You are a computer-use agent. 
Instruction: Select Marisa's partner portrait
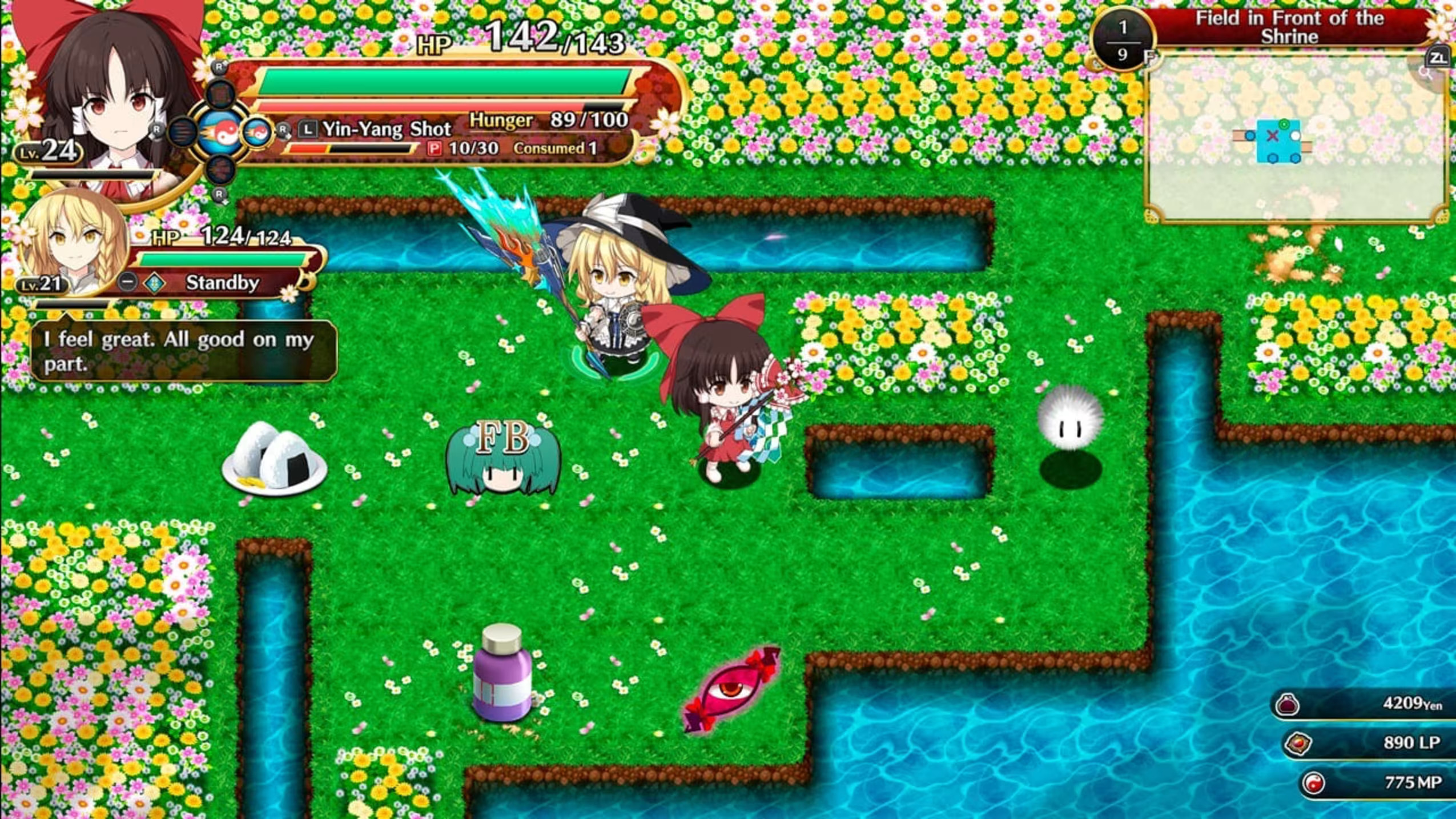pos(71,243)
